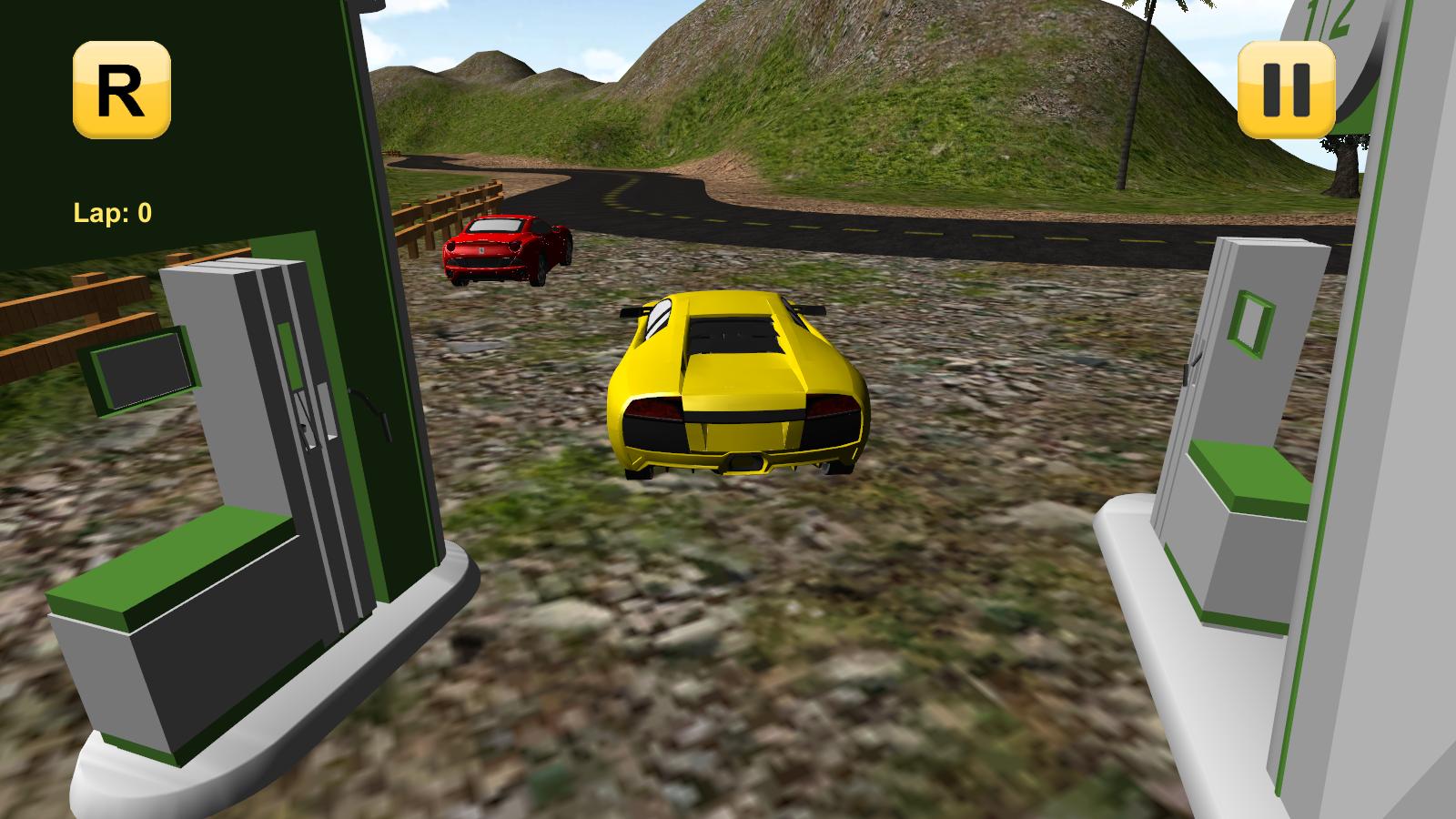Click the R restart button
The image size is (1456, 819).
point(120,88)
